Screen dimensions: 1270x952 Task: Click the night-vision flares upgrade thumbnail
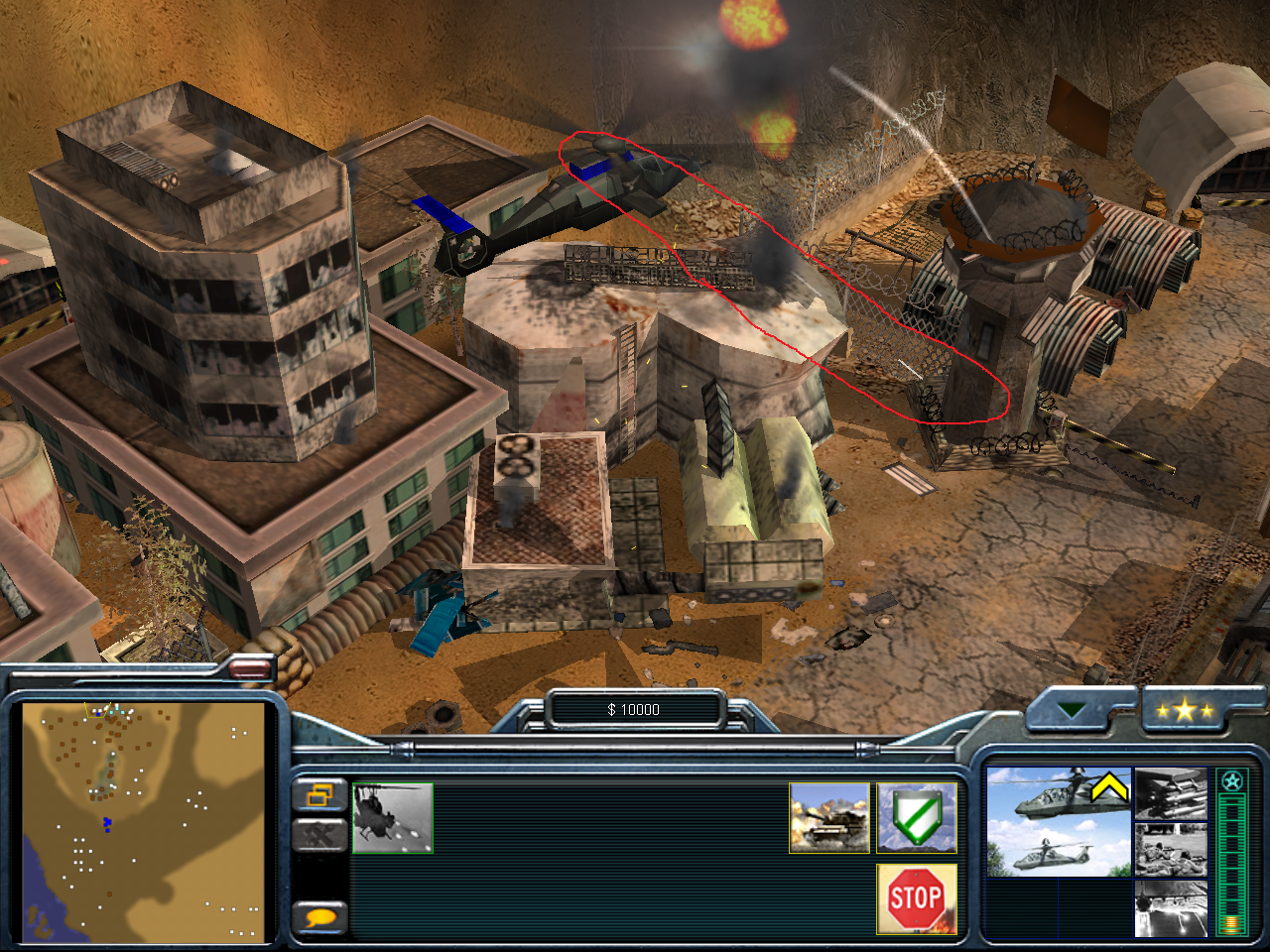click(x=1171, y=908)
